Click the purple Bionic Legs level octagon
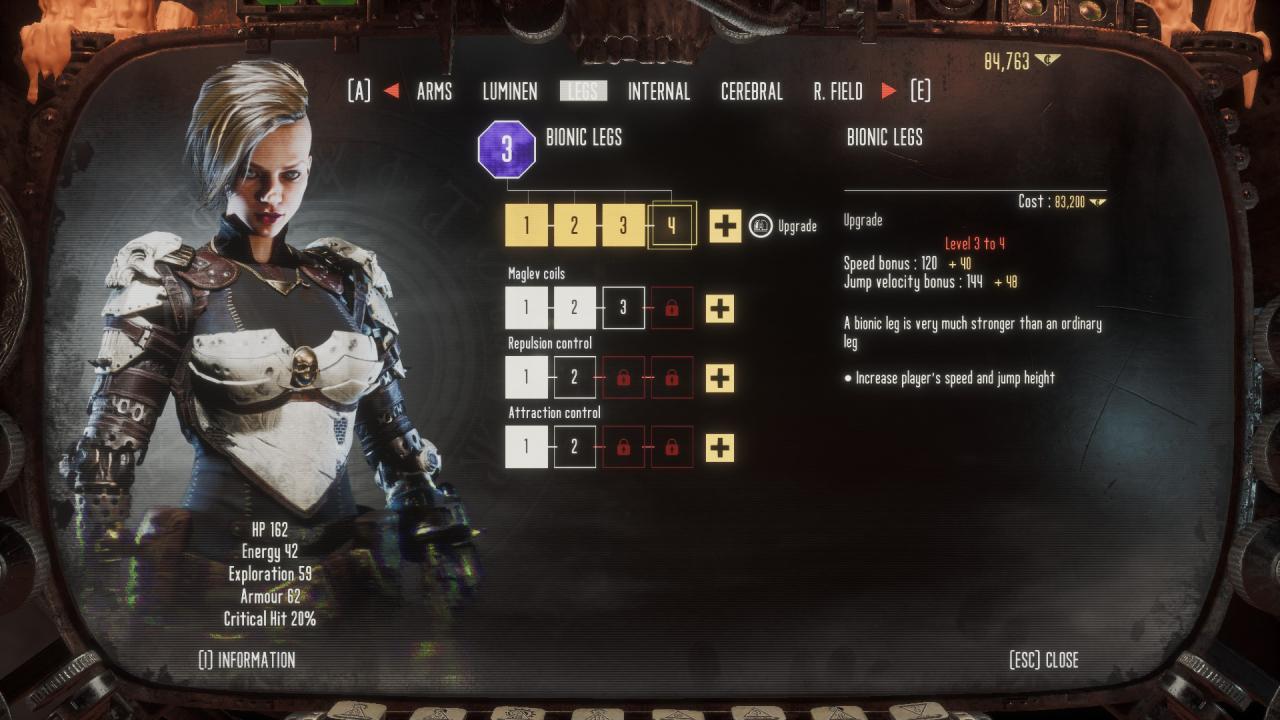 507,149
